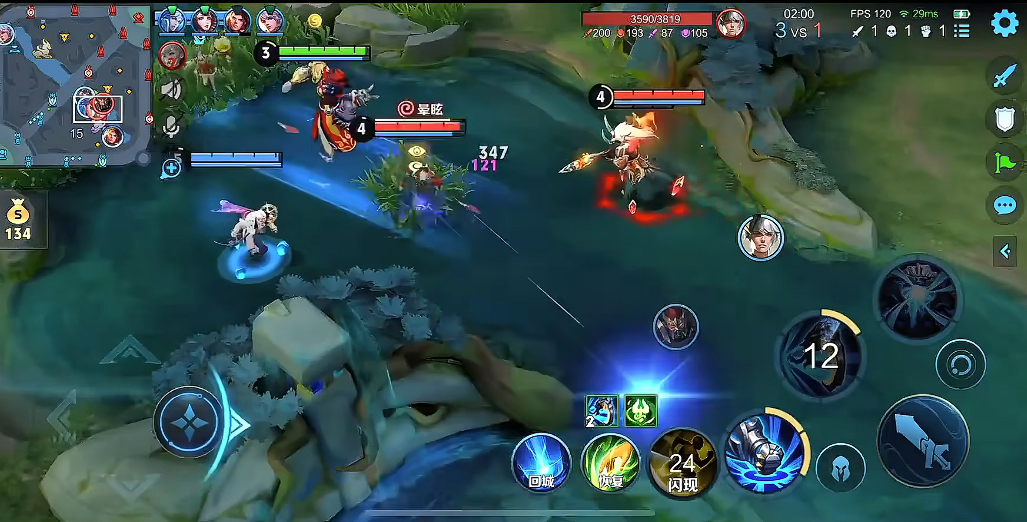Tap the skill showing 12 cooldown

820,353
